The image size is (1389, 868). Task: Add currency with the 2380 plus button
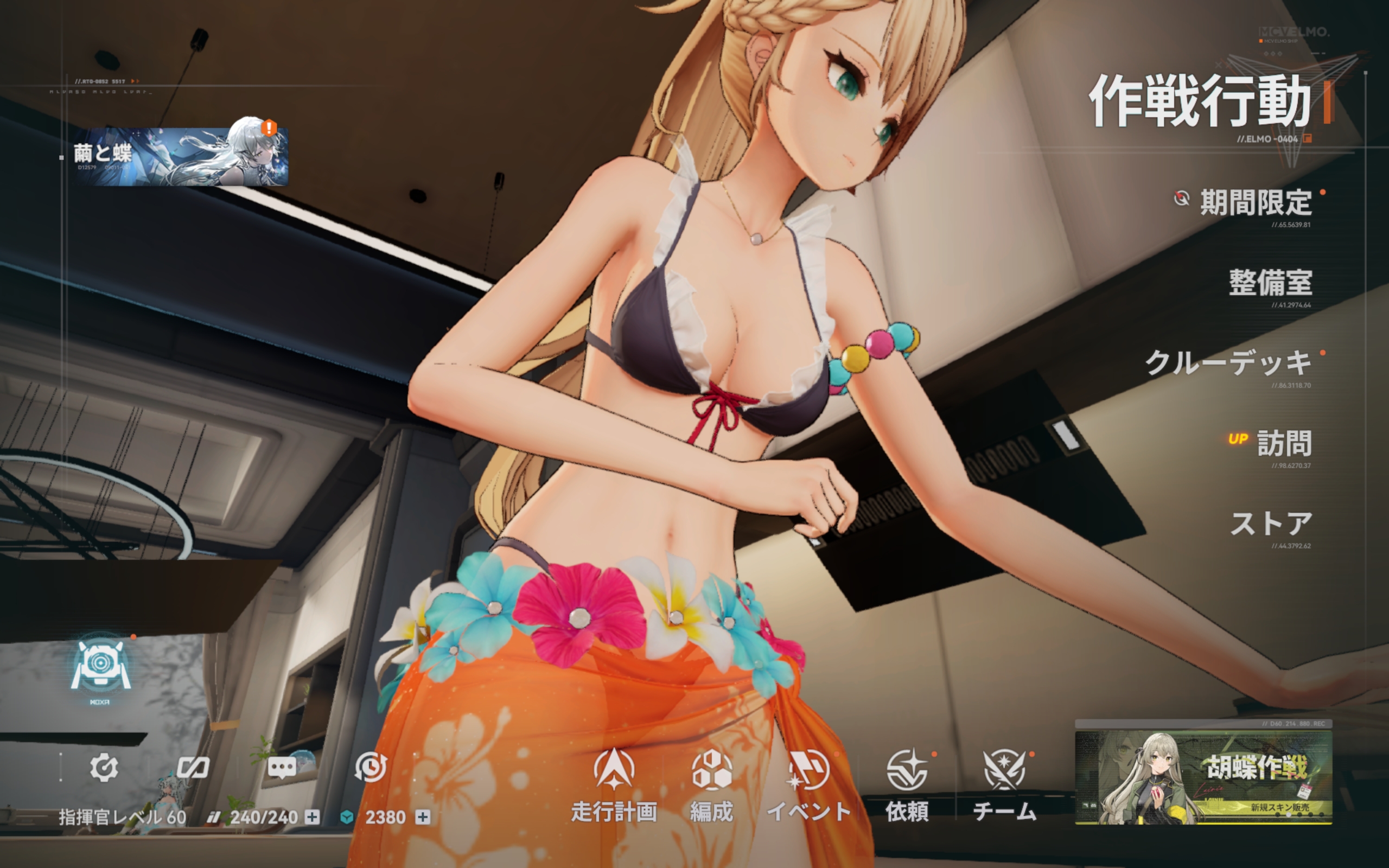[x=423, y=817]
